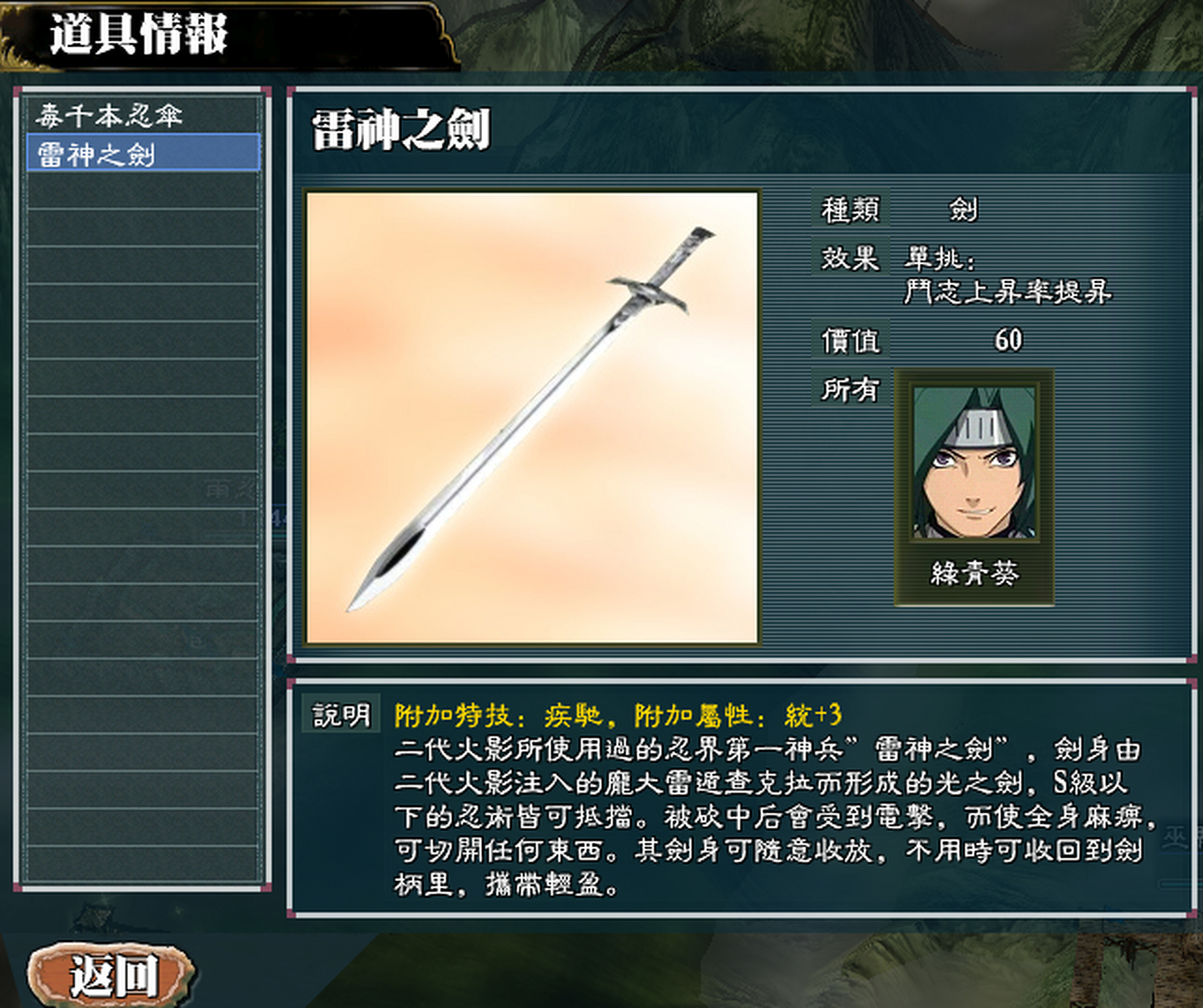Click the 雷神之劍 heading above the image

402,126
